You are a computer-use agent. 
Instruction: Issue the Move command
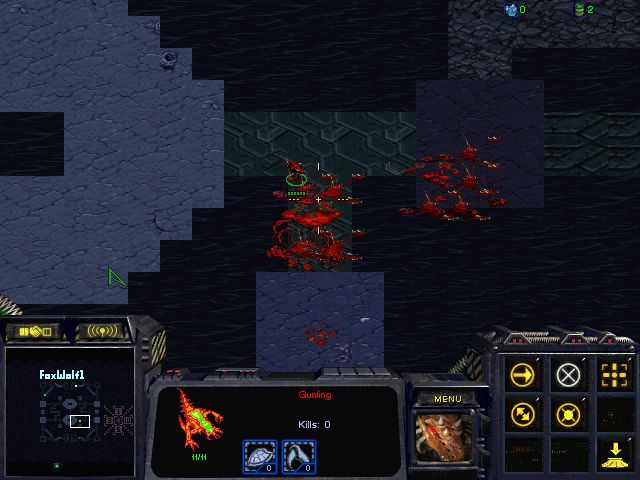tap(523, 375)
